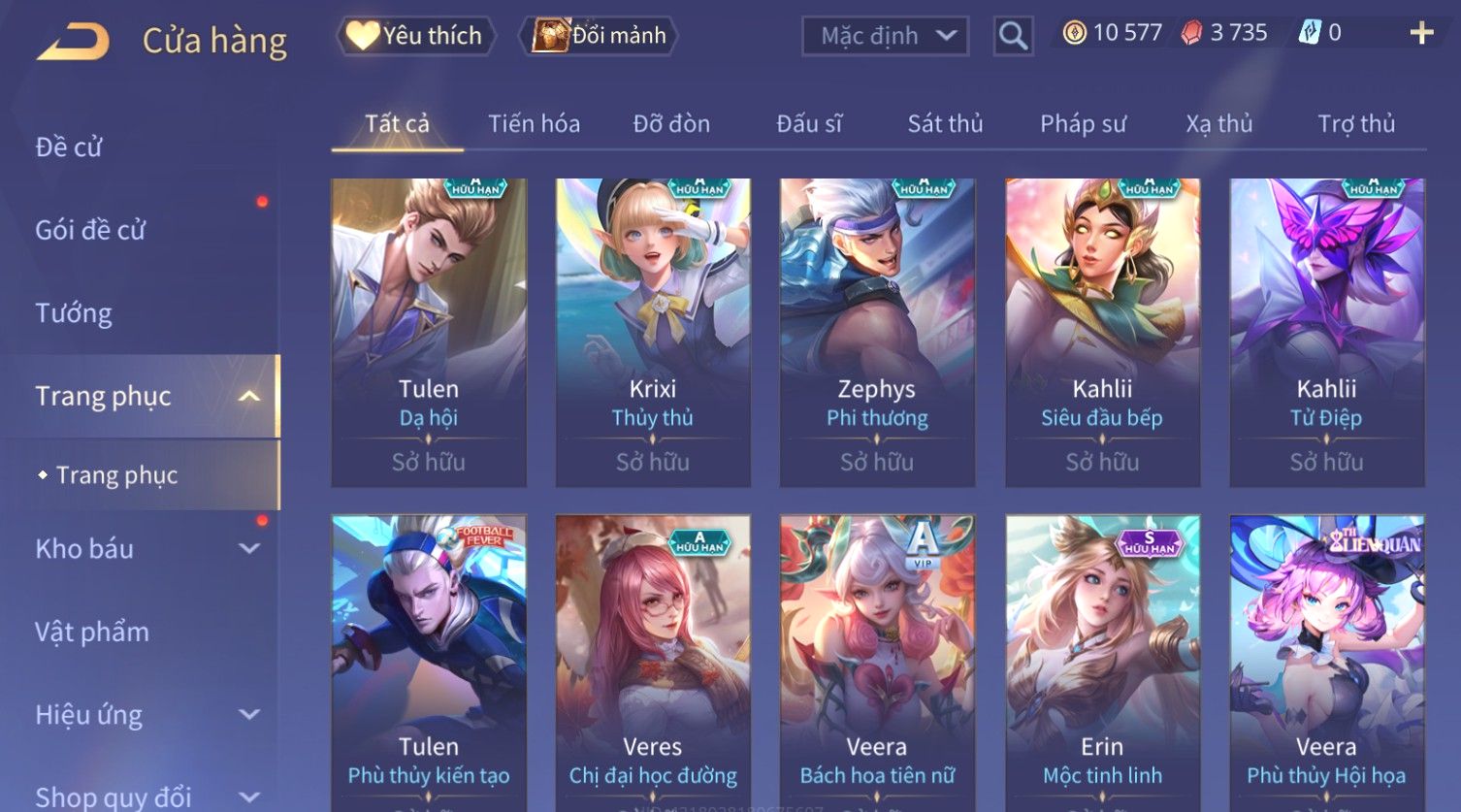Open the Đổi mảnh exchange
Viewport: 1461px width, 812px height.
coord(599,36)
